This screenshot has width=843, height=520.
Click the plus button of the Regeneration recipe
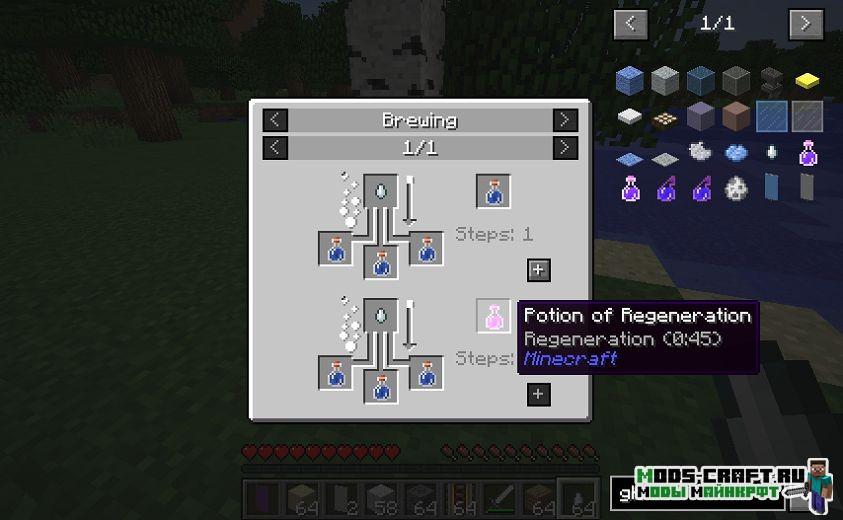tap(538, 394)
